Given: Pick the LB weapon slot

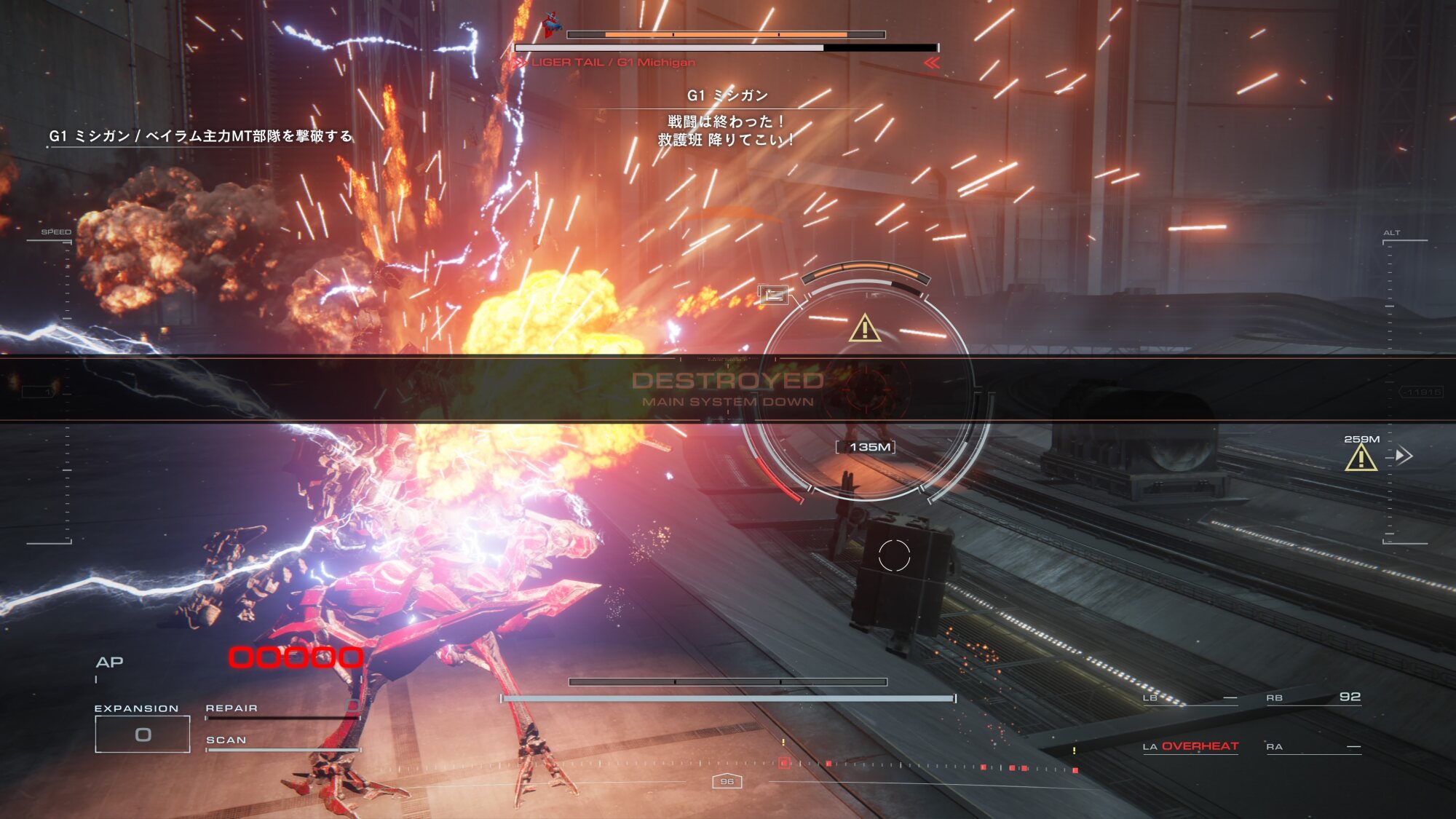Looking at the screenshot, I should pyautogui.click(x=1190, y=698).
